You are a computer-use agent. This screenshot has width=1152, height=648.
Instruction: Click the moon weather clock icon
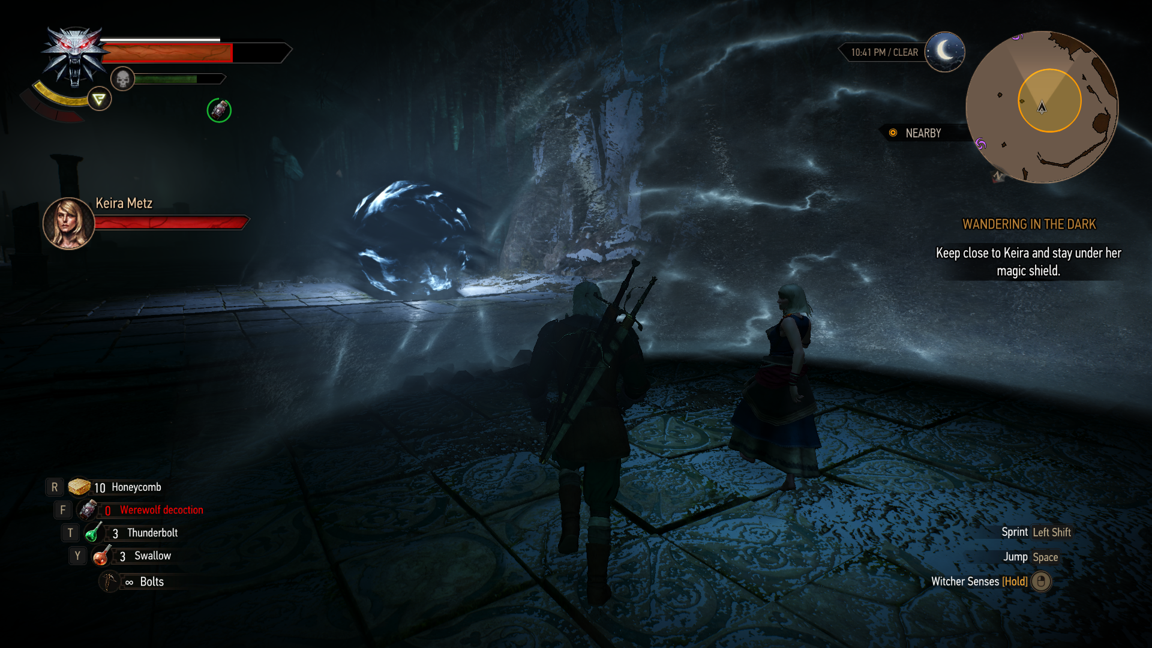tap(944, 51)
